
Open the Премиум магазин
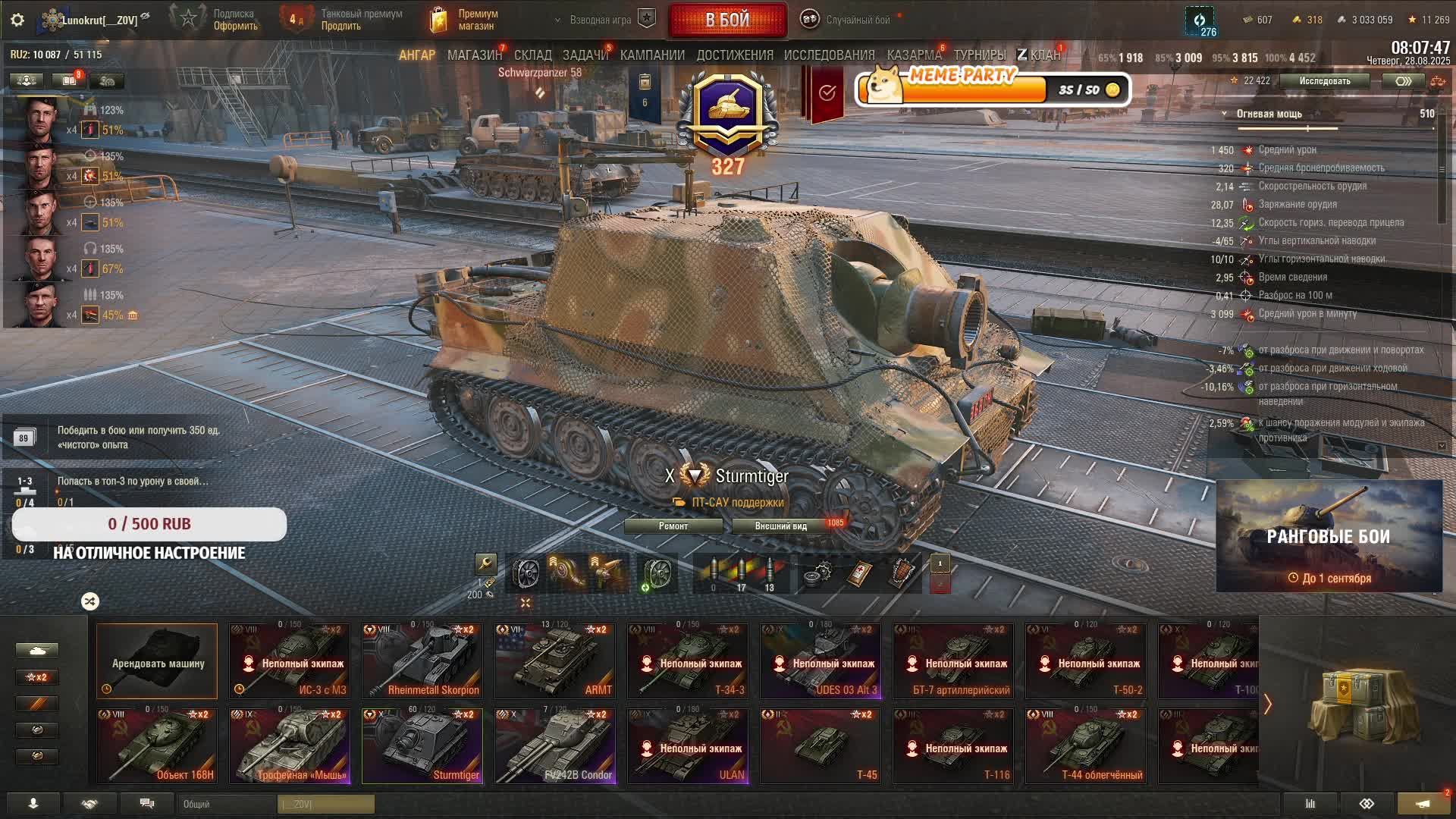[463, 20]
